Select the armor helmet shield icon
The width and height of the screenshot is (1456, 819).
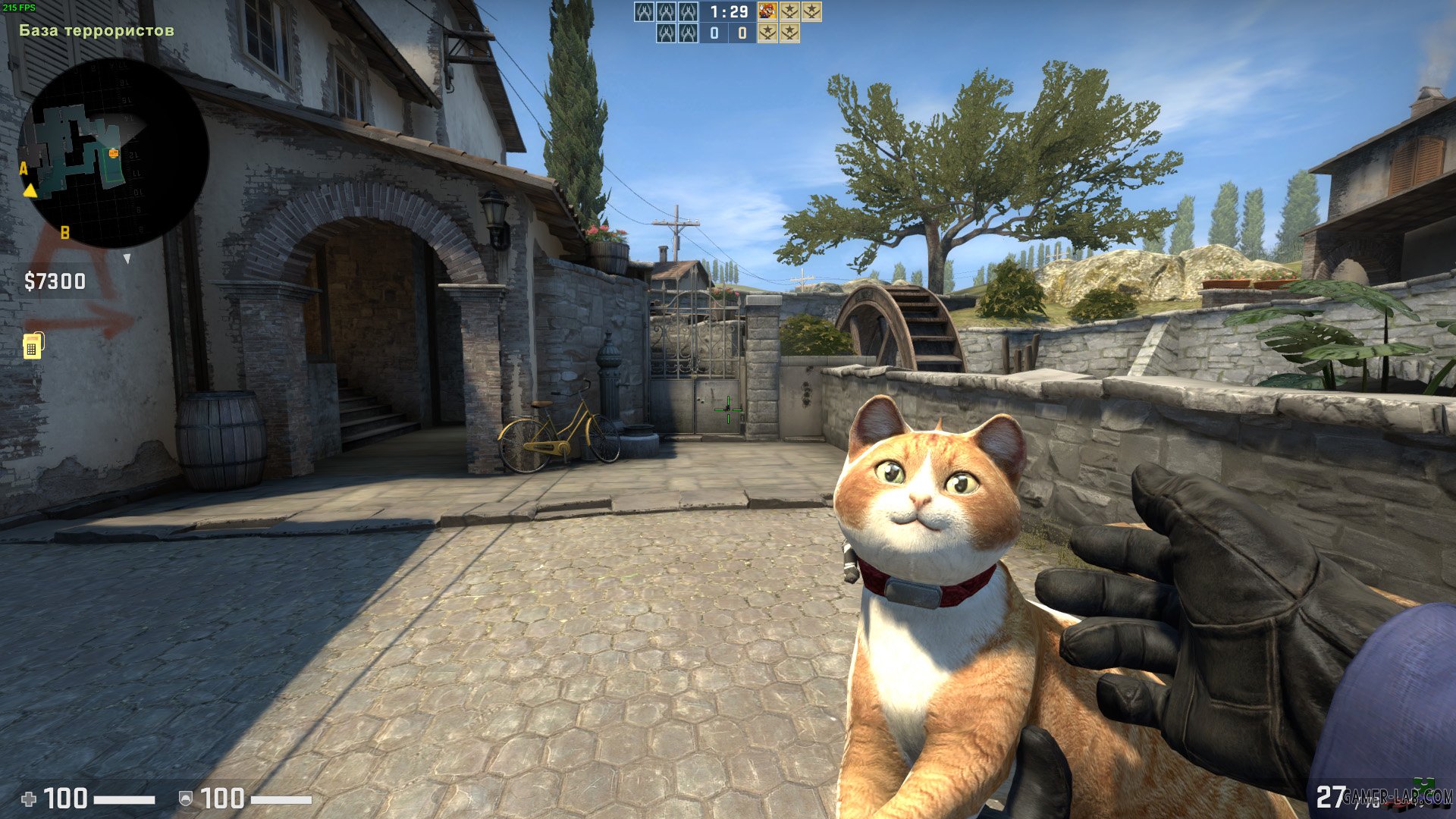click(x=185, y=798)
